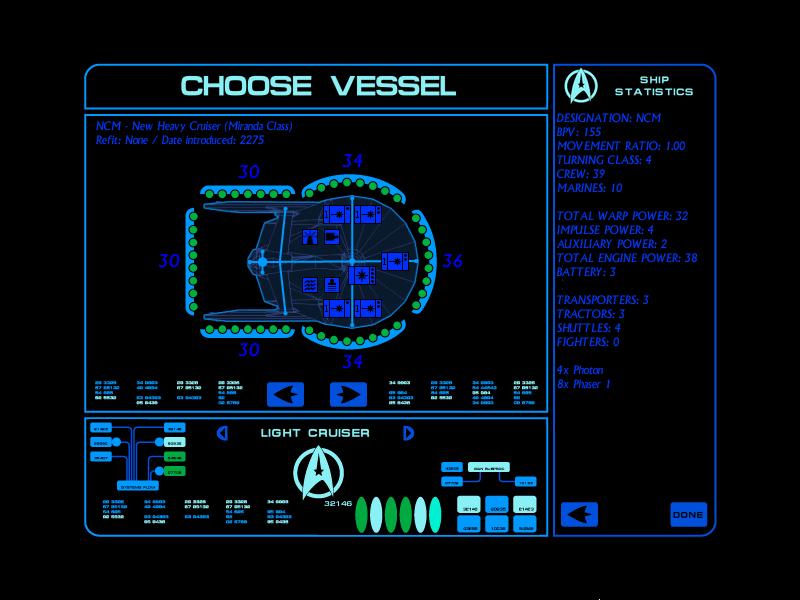Show the previous vessel with left arrow
The image size is (800, 600).
click(x=285, y=394)
